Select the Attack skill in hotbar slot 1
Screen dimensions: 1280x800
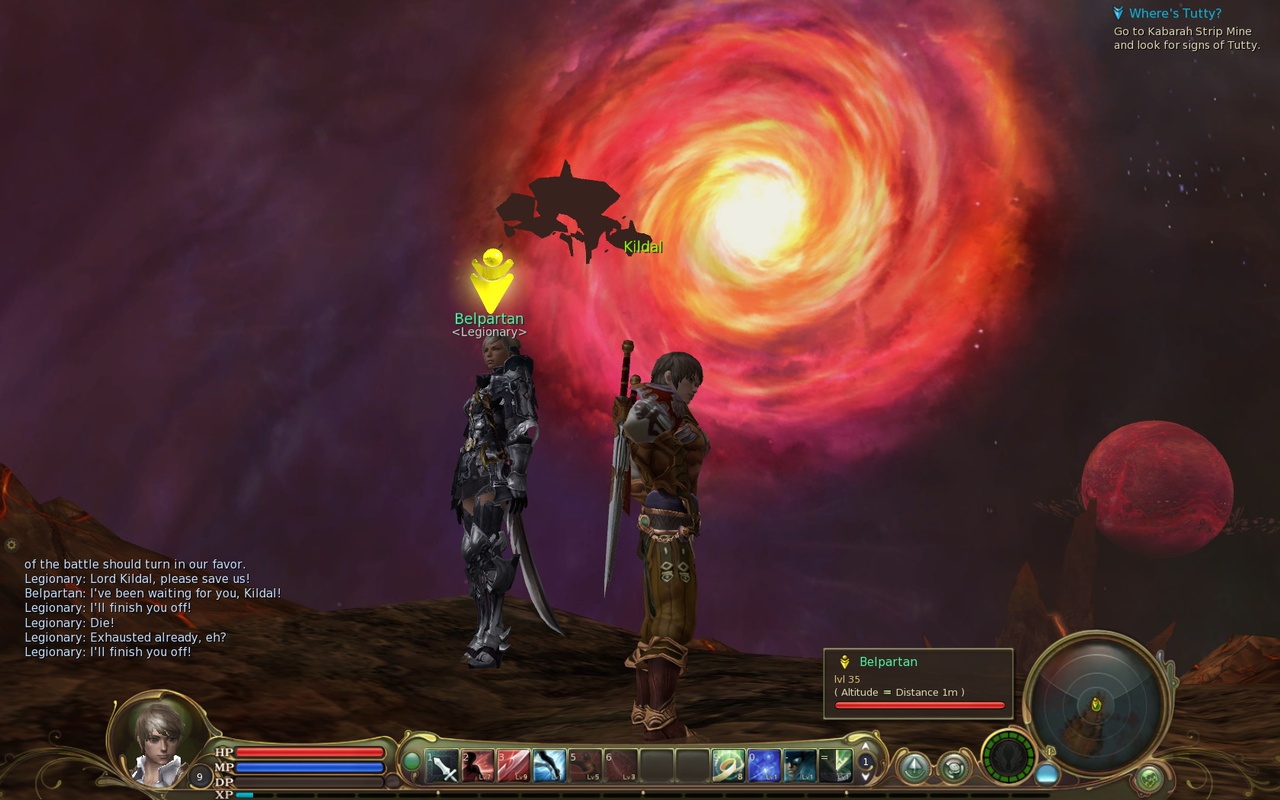pos(441,766)
